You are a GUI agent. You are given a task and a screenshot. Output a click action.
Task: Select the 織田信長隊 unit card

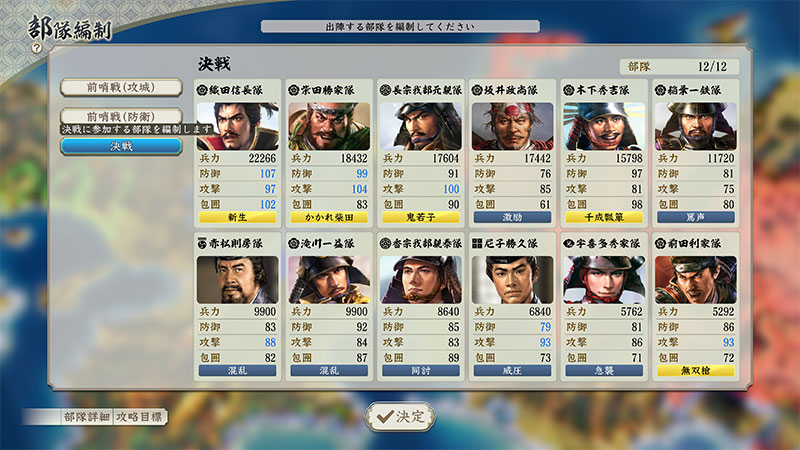tap(237, 152)
